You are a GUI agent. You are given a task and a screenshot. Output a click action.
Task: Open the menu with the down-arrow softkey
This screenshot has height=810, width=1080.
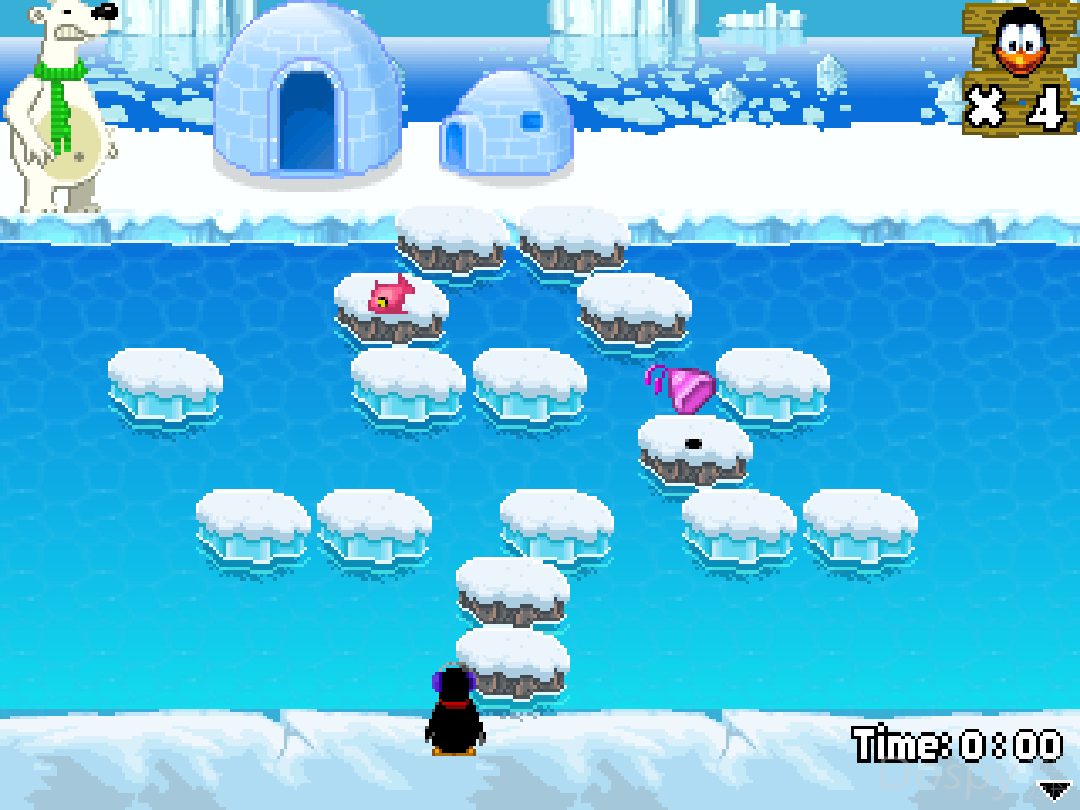point(1054,790)
